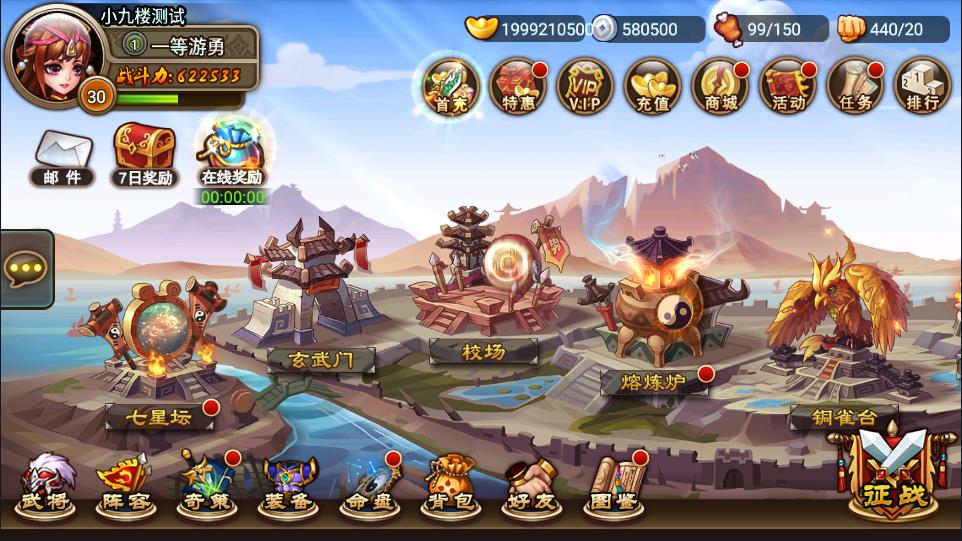Open the 背包 bag inventory
Image resolution: width=962 pixels, height=541 pixels.
coord(450,484)
